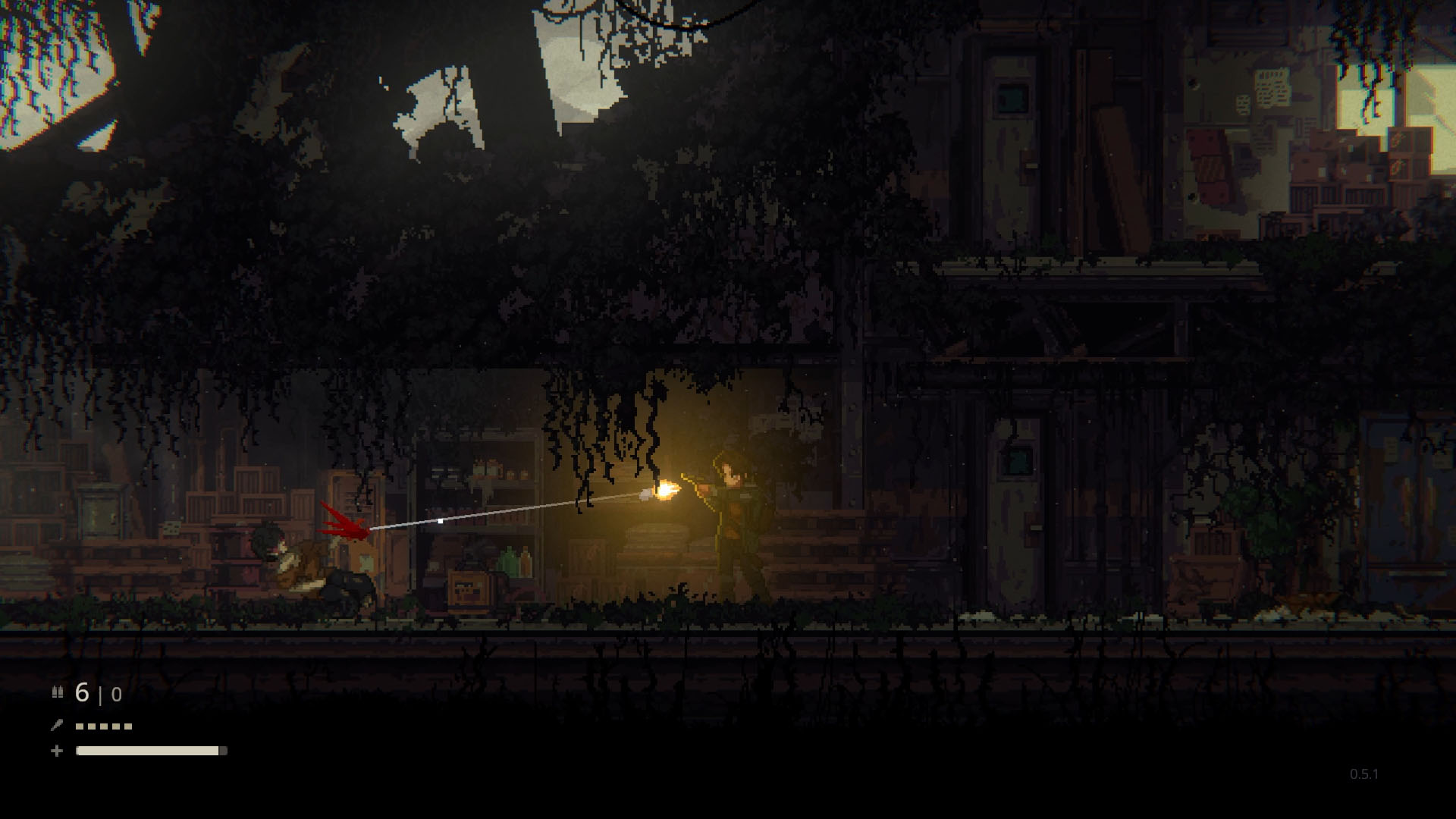This screenshot has height=819, width=1456.
Task: Toggle the first knife durability pip
Action: pos(78,726)
